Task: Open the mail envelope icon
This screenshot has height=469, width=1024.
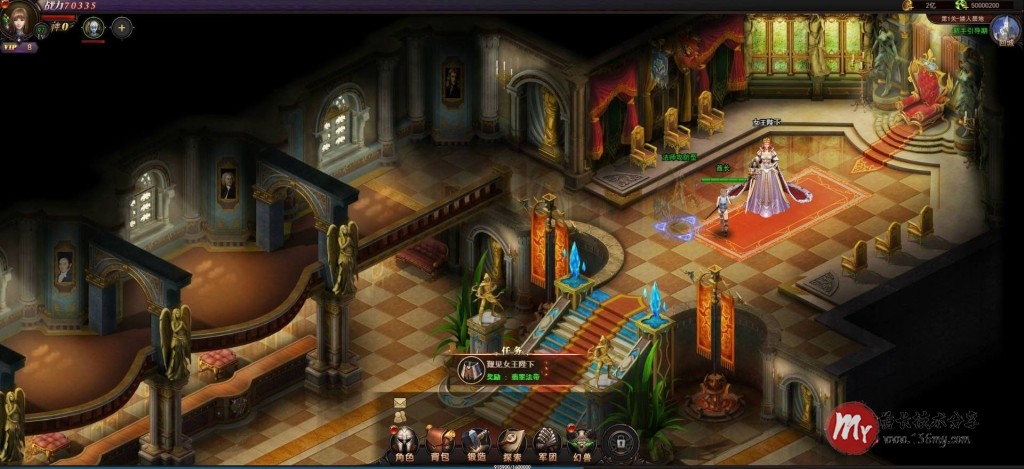Action: (x=399, y=403)
